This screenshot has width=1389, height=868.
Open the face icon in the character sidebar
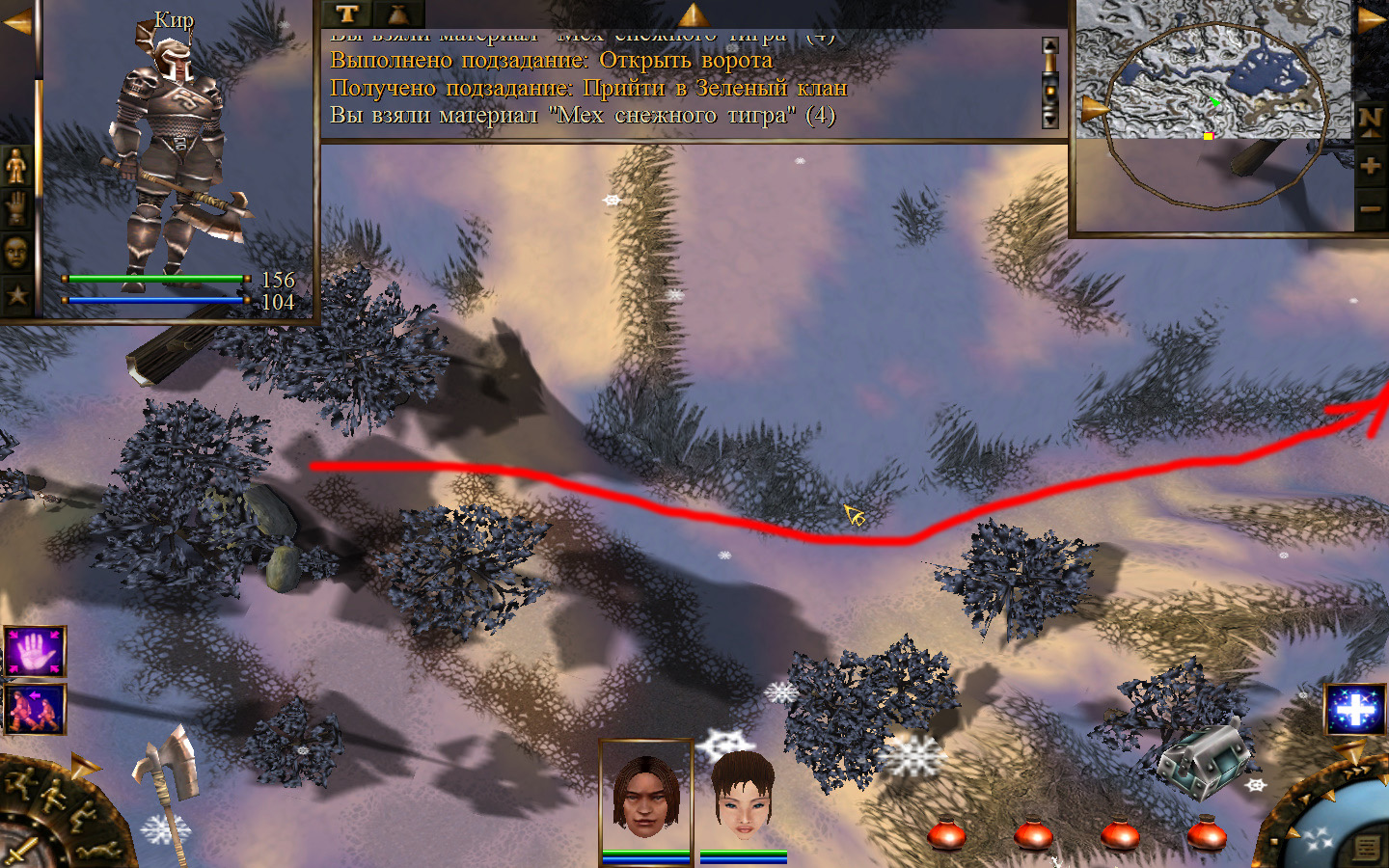coord(16,253)
